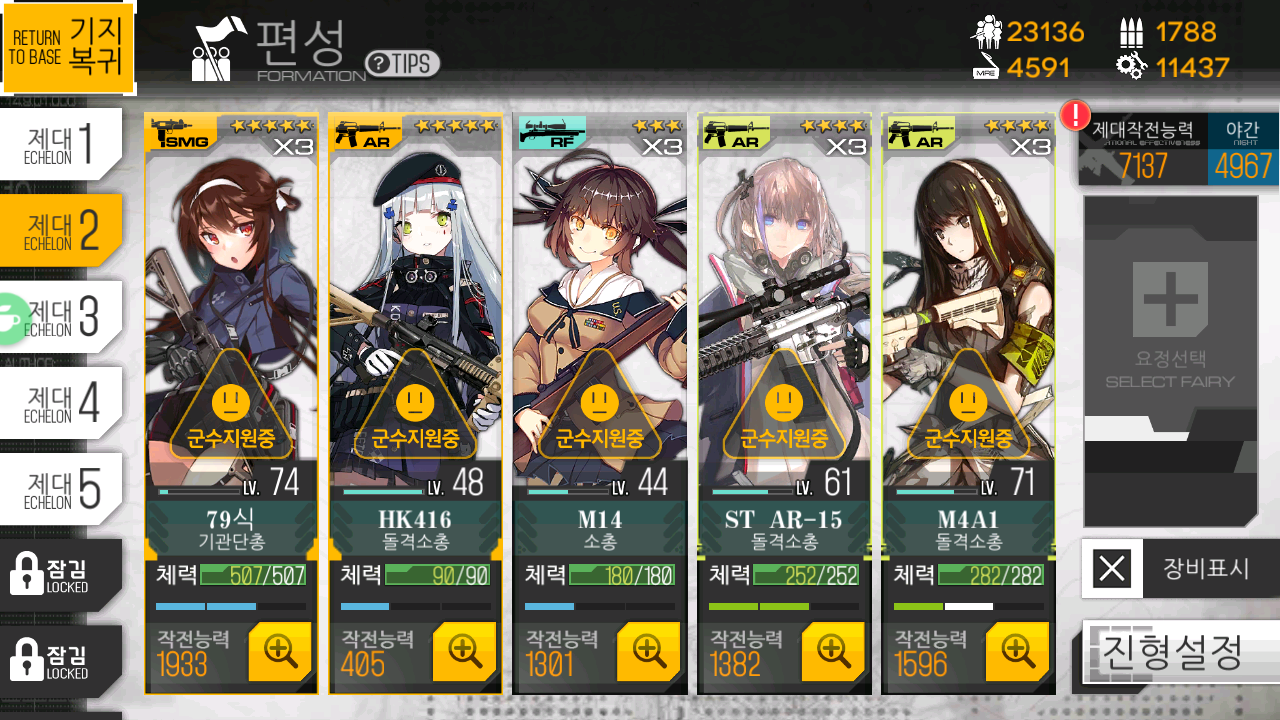View M14 details with magnifier button
Image resolution: width=1280 pixels, height=720 pixels.
648,651
